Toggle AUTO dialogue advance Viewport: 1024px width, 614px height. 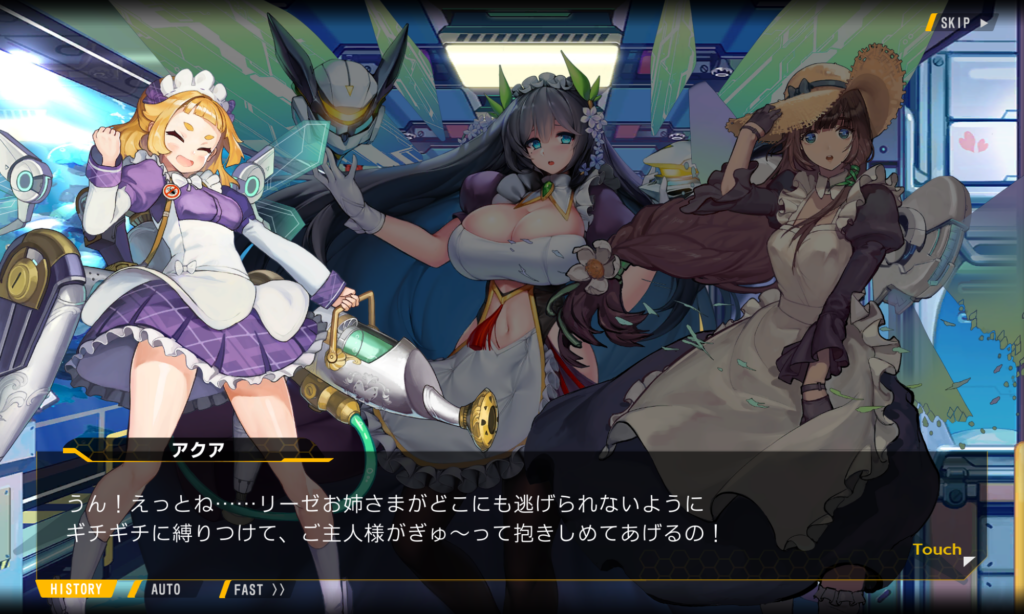point(165,589)
